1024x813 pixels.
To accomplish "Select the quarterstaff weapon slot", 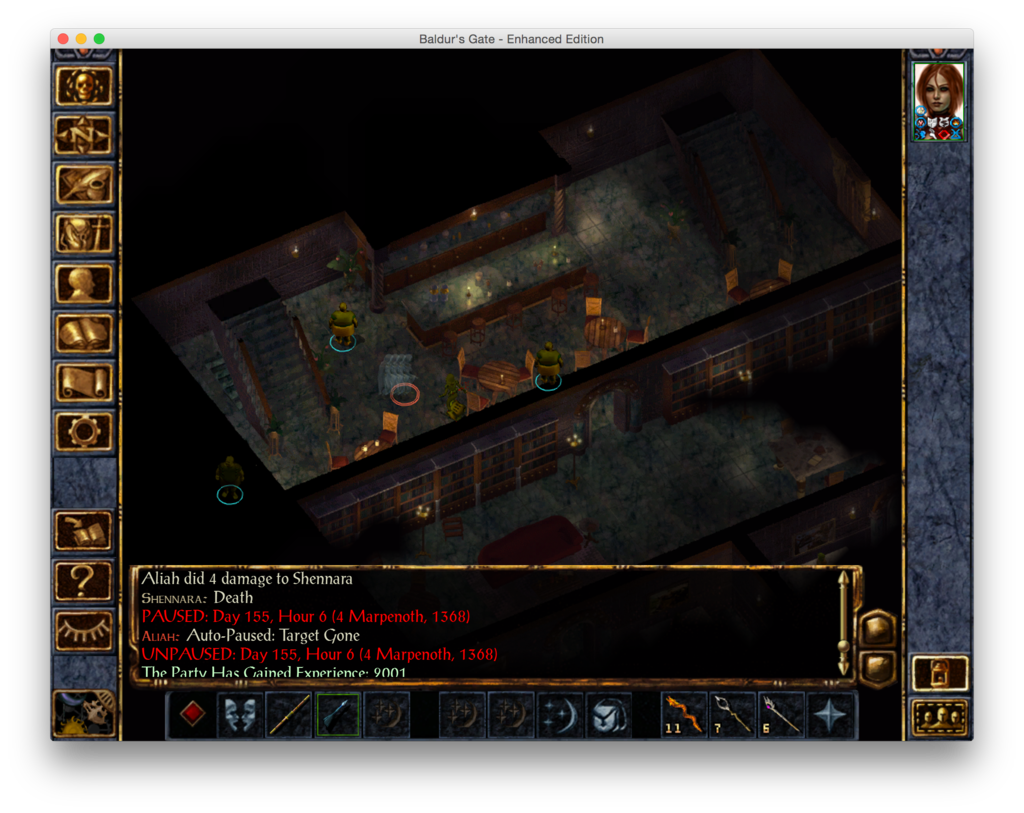I will point(290,715).
